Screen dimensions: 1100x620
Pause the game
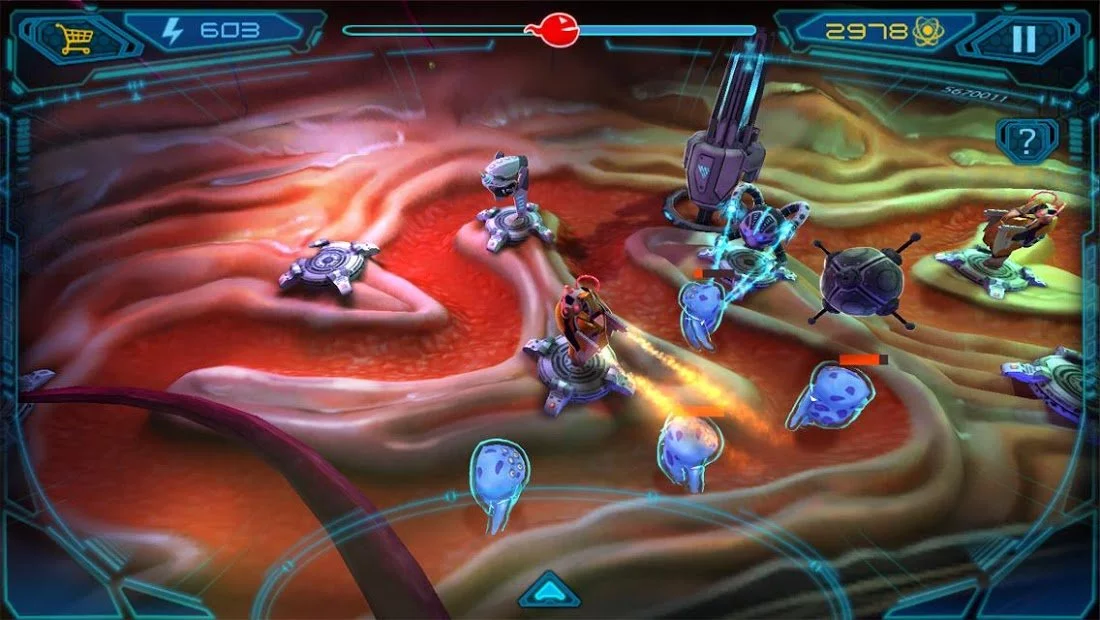coord(1023,39)
